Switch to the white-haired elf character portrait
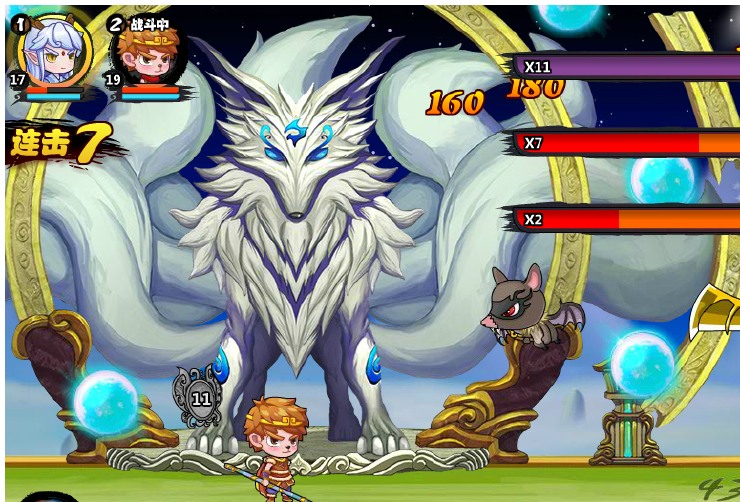Image resolution: width=740 pixels, height=502 pixels. [55, 50]
